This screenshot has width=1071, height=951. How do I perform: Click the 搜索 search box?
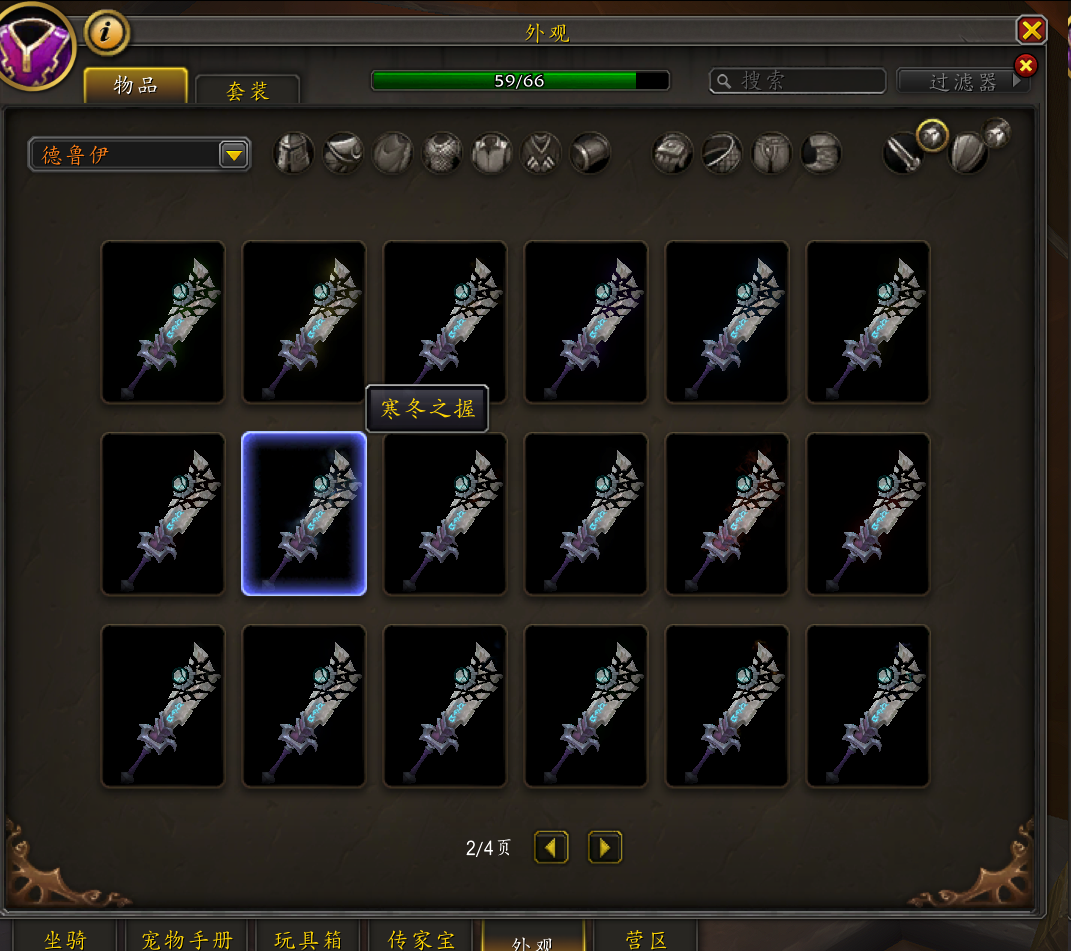(x=798, y=81)
